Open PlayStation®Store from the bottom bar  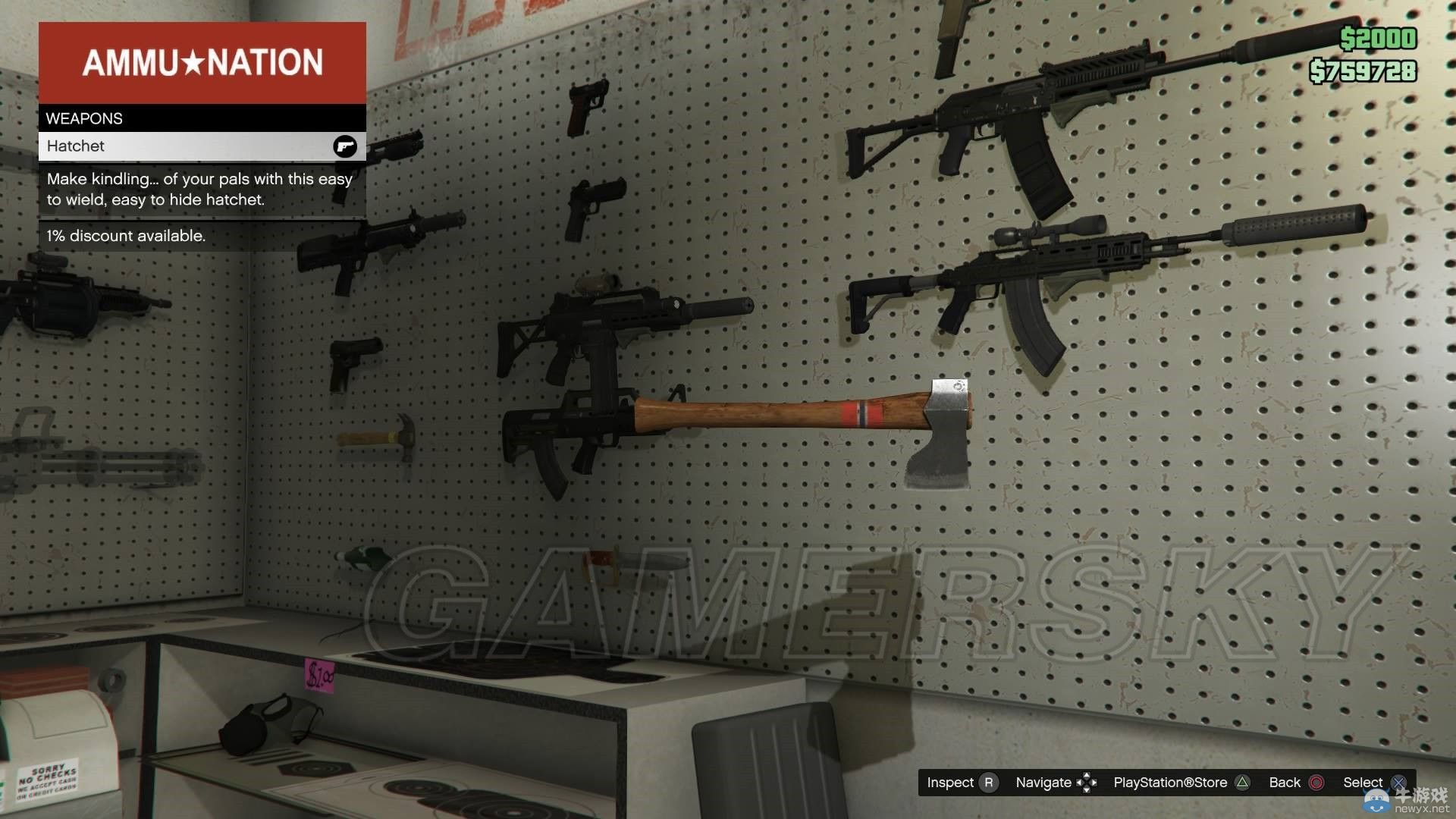pyautogui.click(x=1171, y=782)
